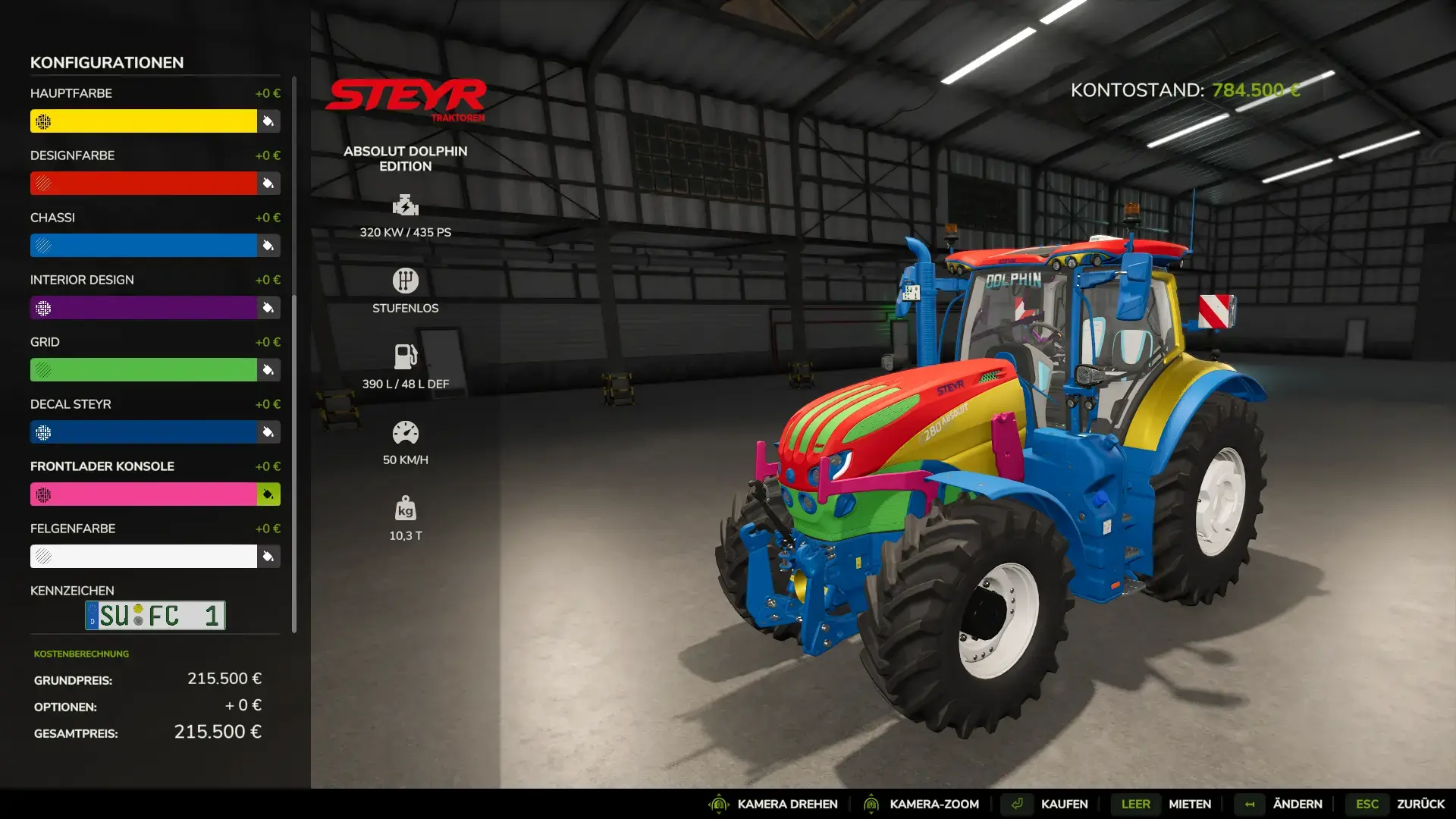Click the paint bucket beside Chassi
1456x819 pixels.
(268, 246)
